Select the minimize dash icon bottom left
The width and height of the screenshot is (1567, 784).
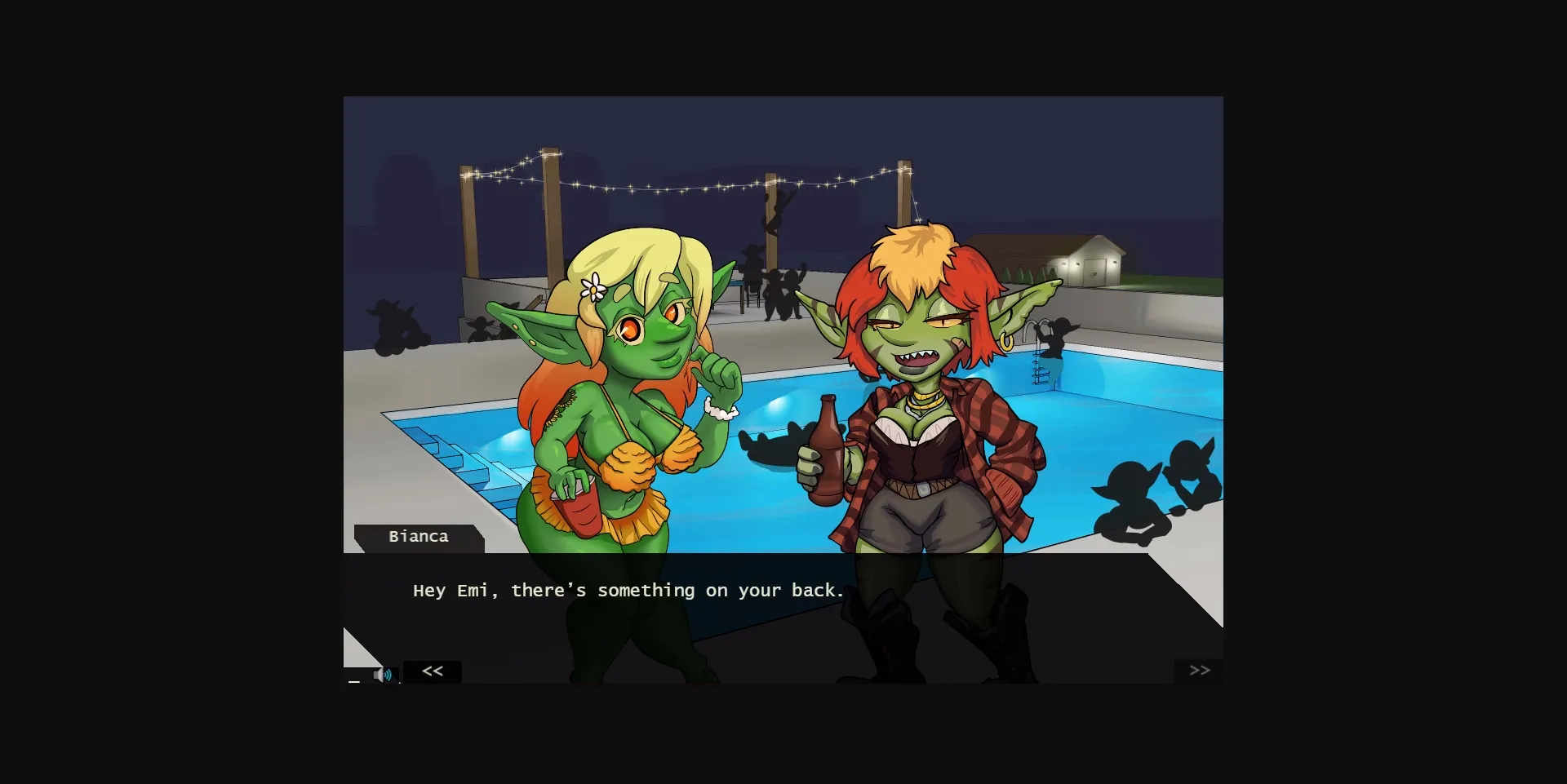[354, 682]
